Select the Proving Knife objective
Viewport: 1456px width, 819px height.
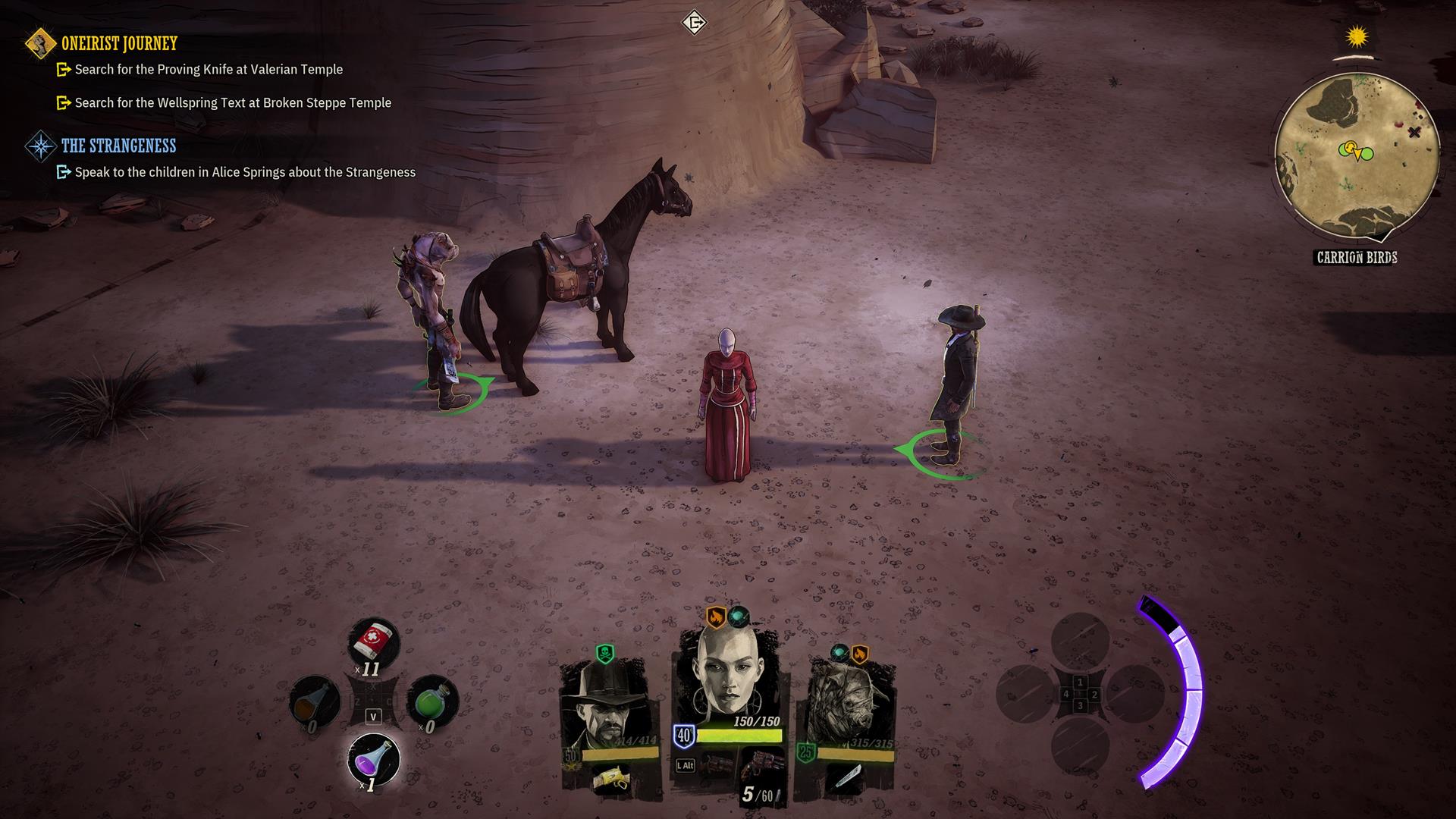coord(209,70)
